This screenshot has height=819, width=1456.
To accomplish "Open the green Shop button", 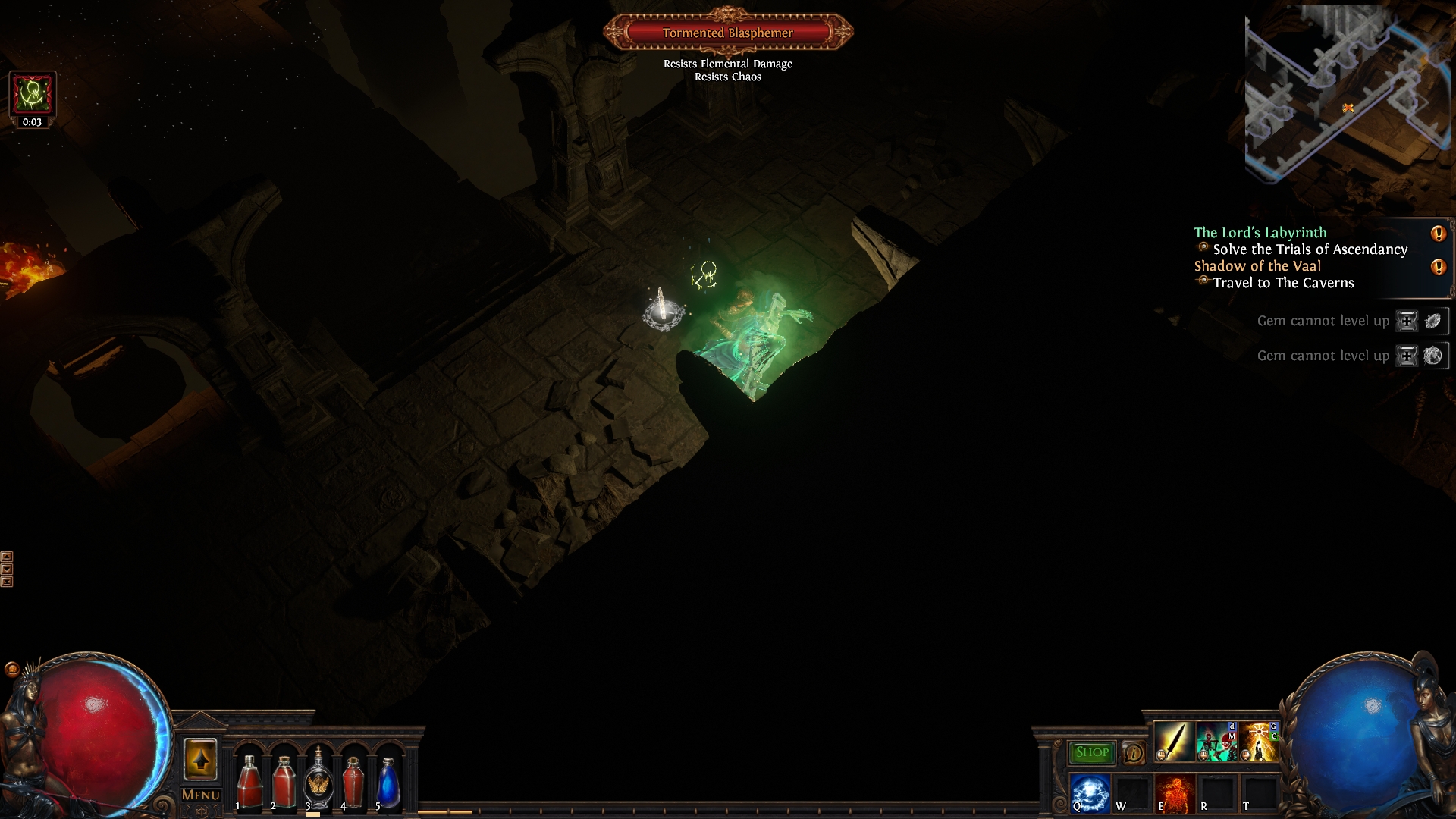I will (1091, 752).
